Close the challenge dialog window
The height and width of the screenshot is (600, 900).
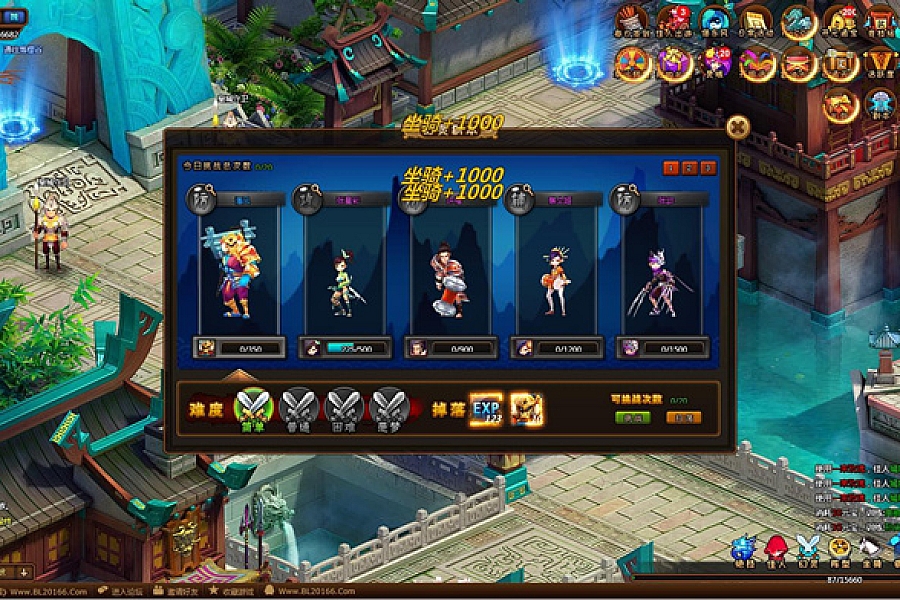point(738,126)
